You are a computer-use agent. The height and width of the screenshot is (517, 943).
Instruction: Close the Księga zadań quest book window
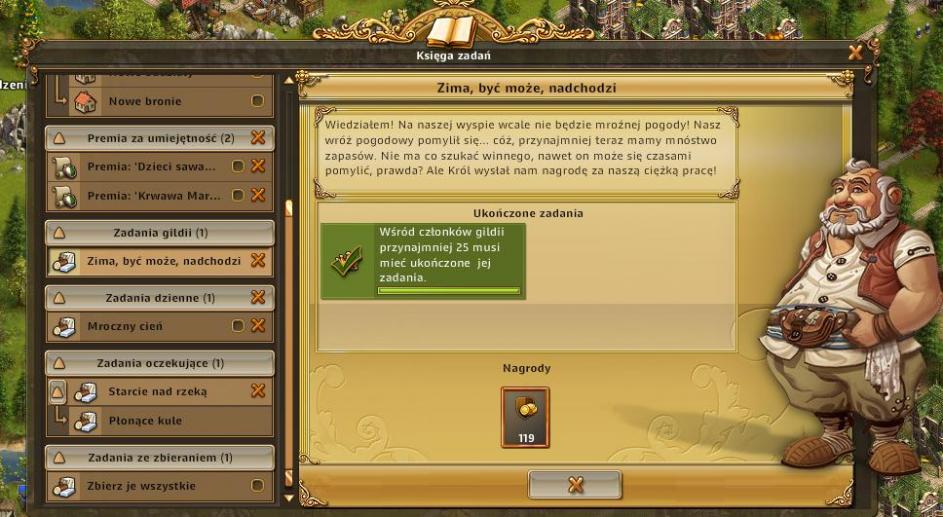[855, 52]
